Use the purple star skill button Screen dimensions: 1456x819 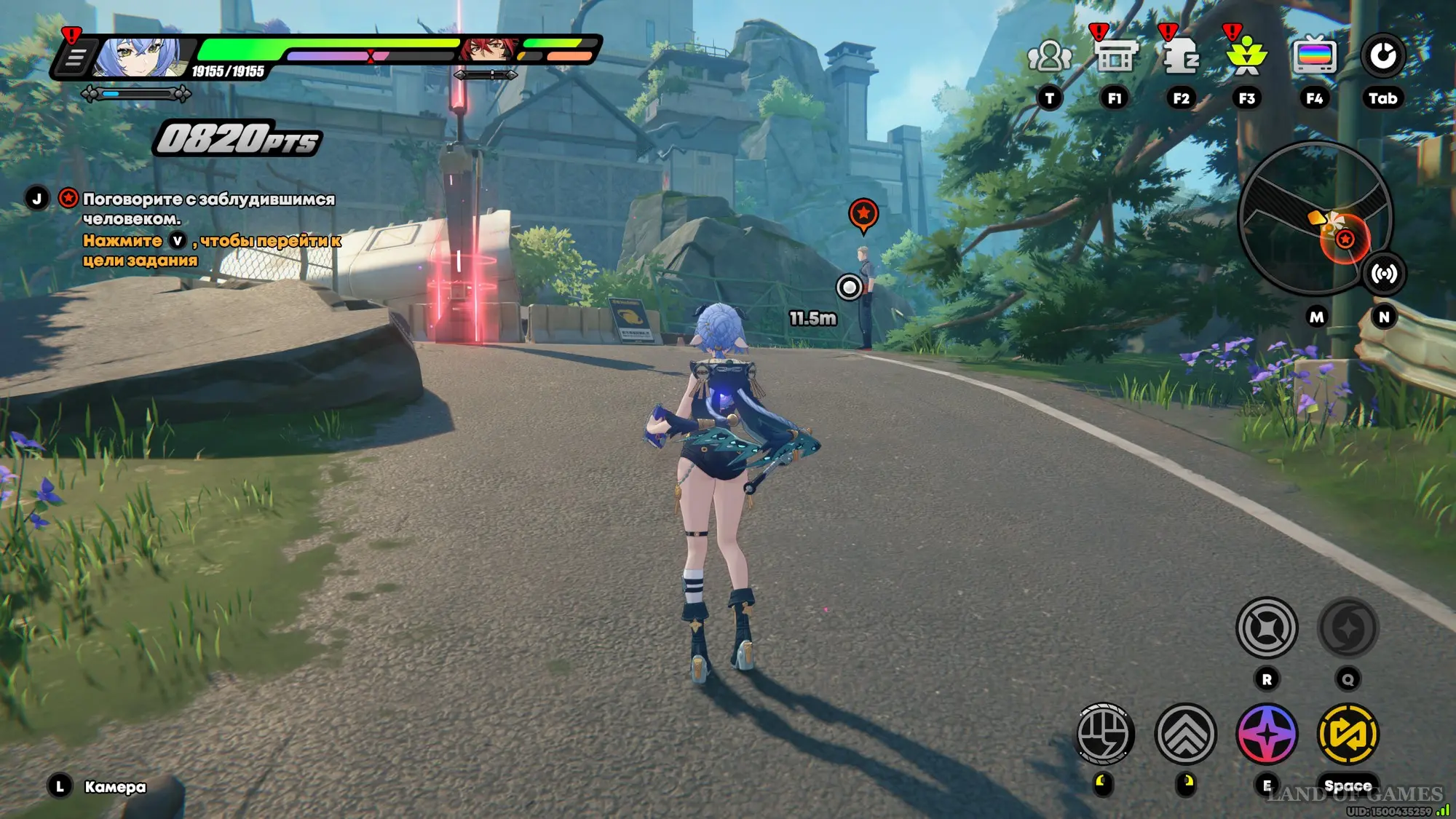coord(1267,734)
